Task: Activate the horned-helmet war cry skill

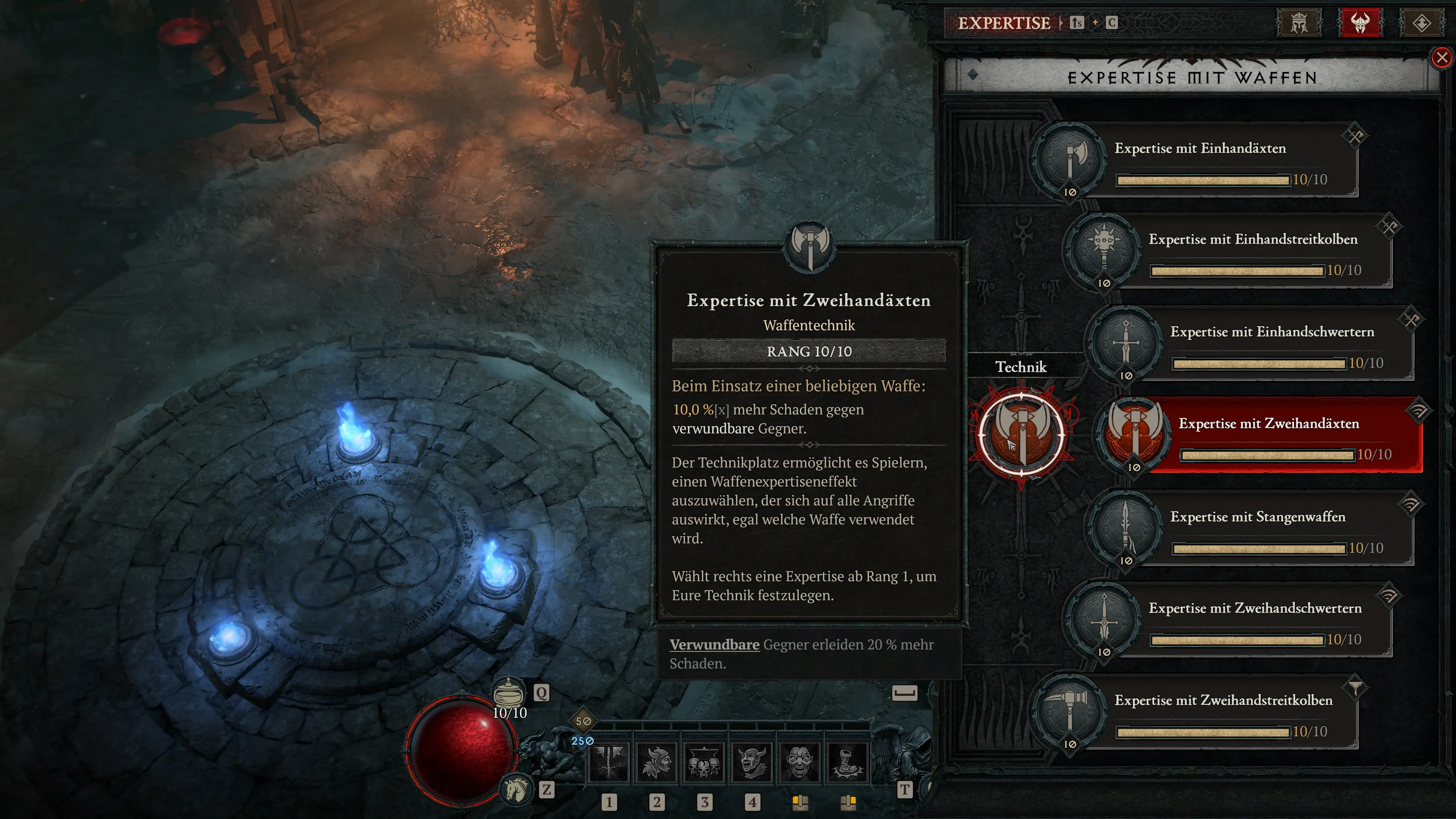Action: (x=752, y=761)
